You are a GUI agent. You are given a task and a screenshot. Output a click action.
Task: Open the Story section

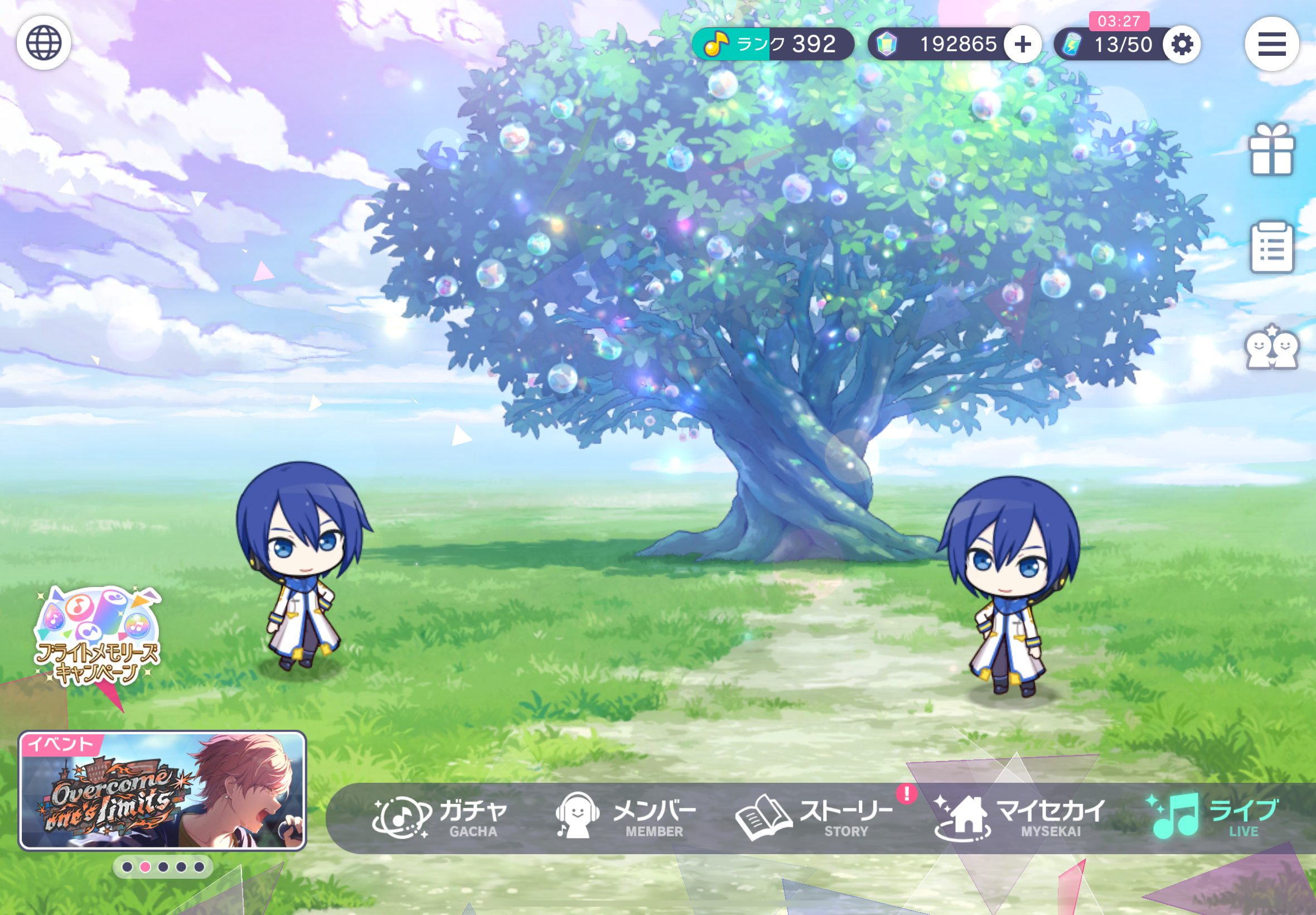tap(815, 817)
